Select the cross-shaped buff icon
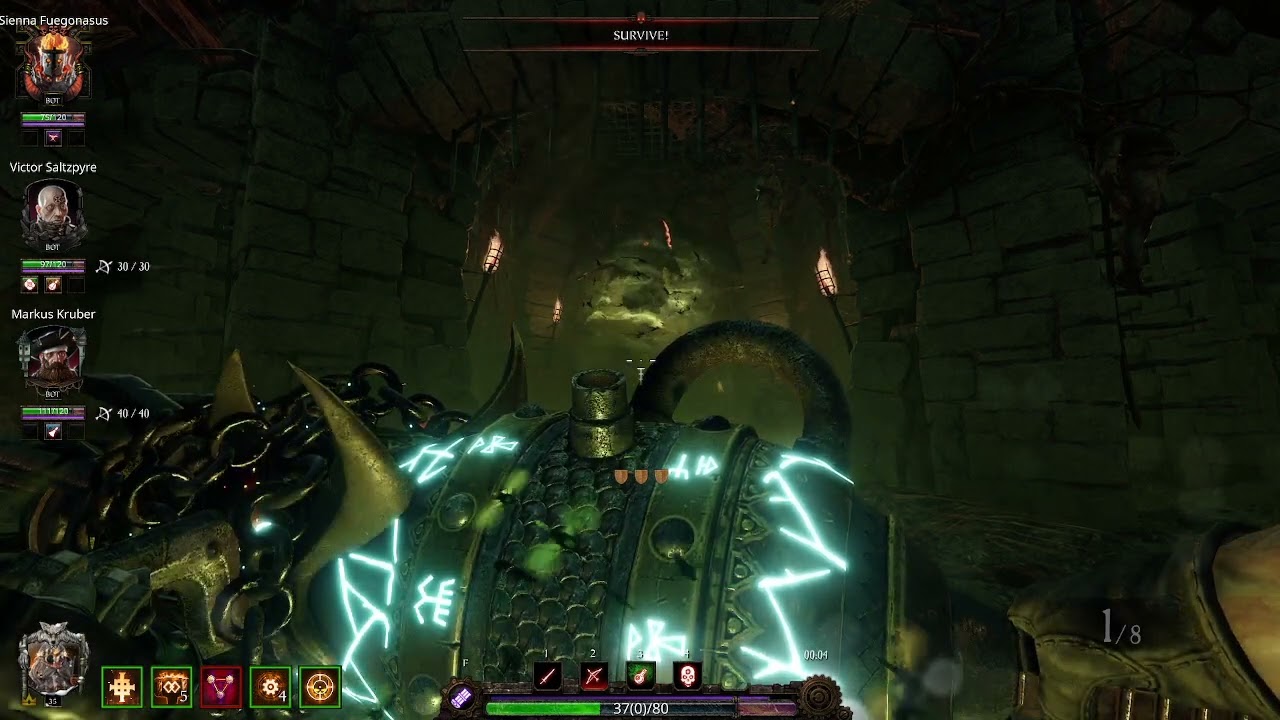 click(x=122, y=687)
